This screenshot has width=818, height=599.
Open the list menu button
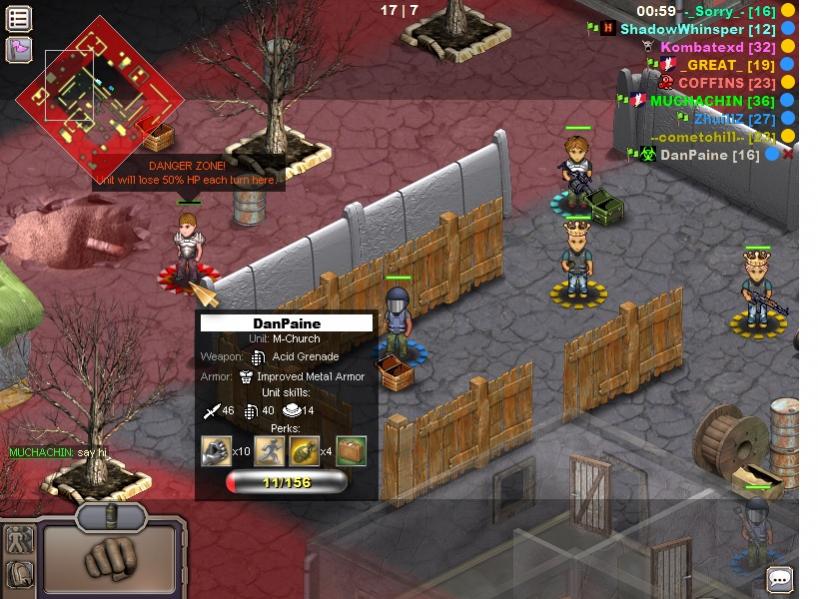click(19, 18)
